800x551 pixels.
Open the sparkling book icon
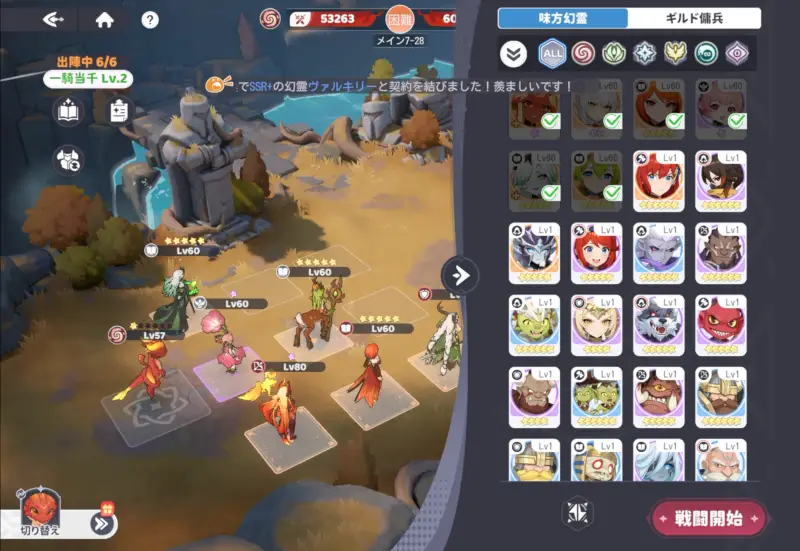pos(68,111)
